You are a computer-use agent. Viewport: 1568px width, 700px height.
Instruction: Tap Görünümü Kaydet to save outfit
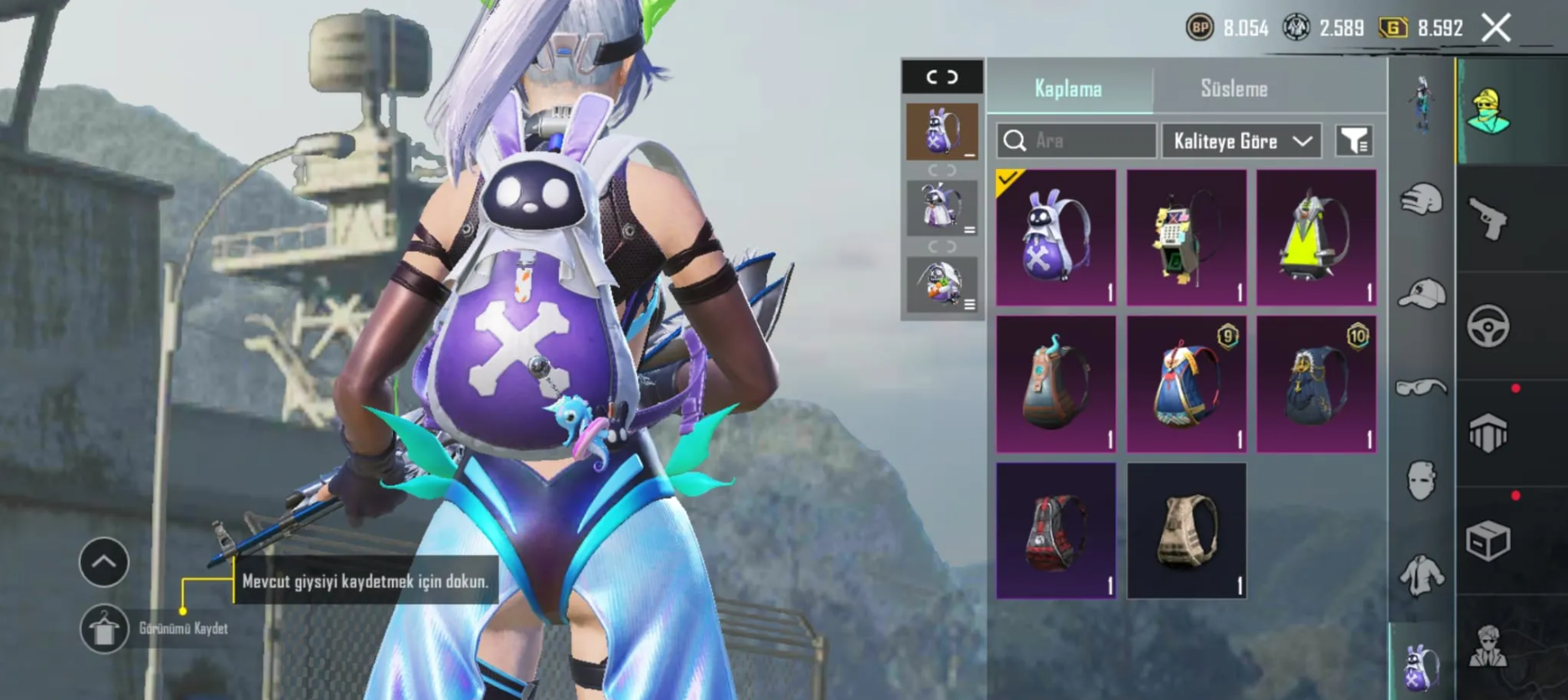pos(105,629)
